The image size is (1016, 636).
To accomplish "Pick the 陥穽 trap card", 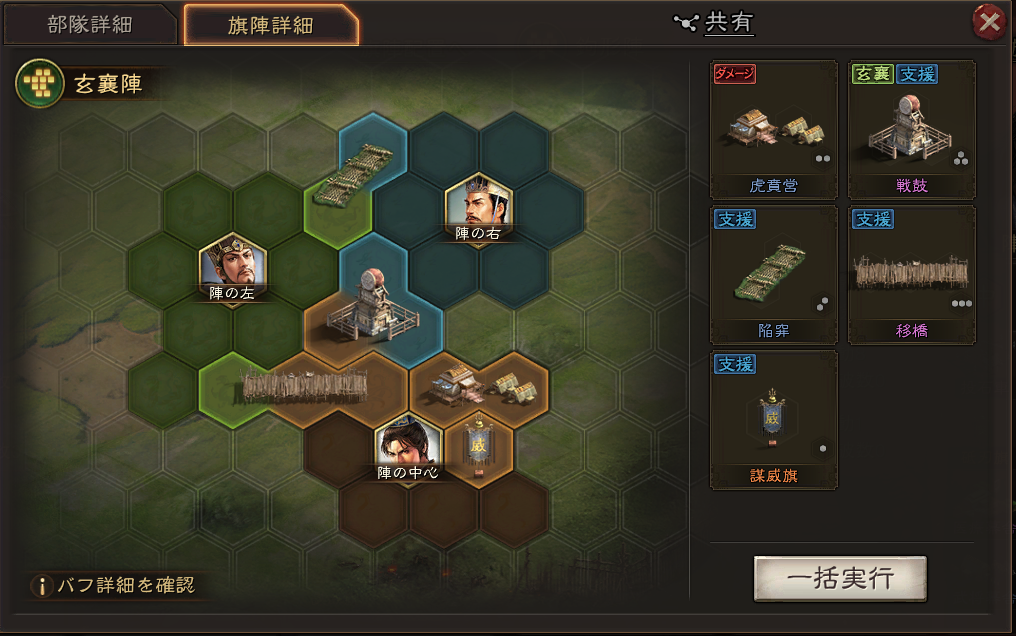I will coord(773,275).
